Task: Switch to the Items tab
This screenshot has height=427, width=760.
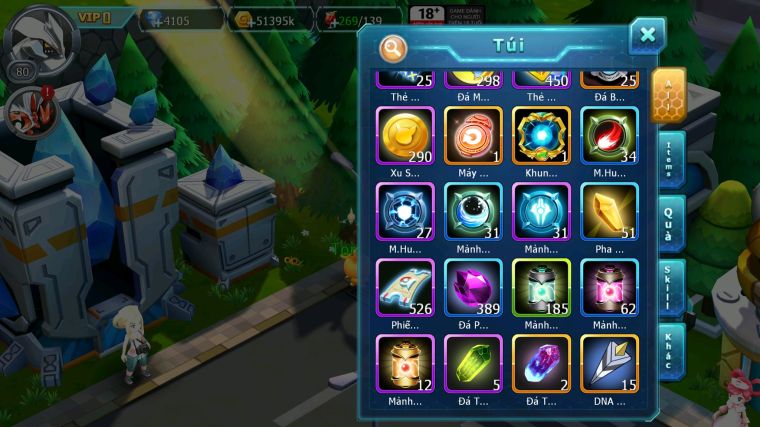Action: point(669,160)
